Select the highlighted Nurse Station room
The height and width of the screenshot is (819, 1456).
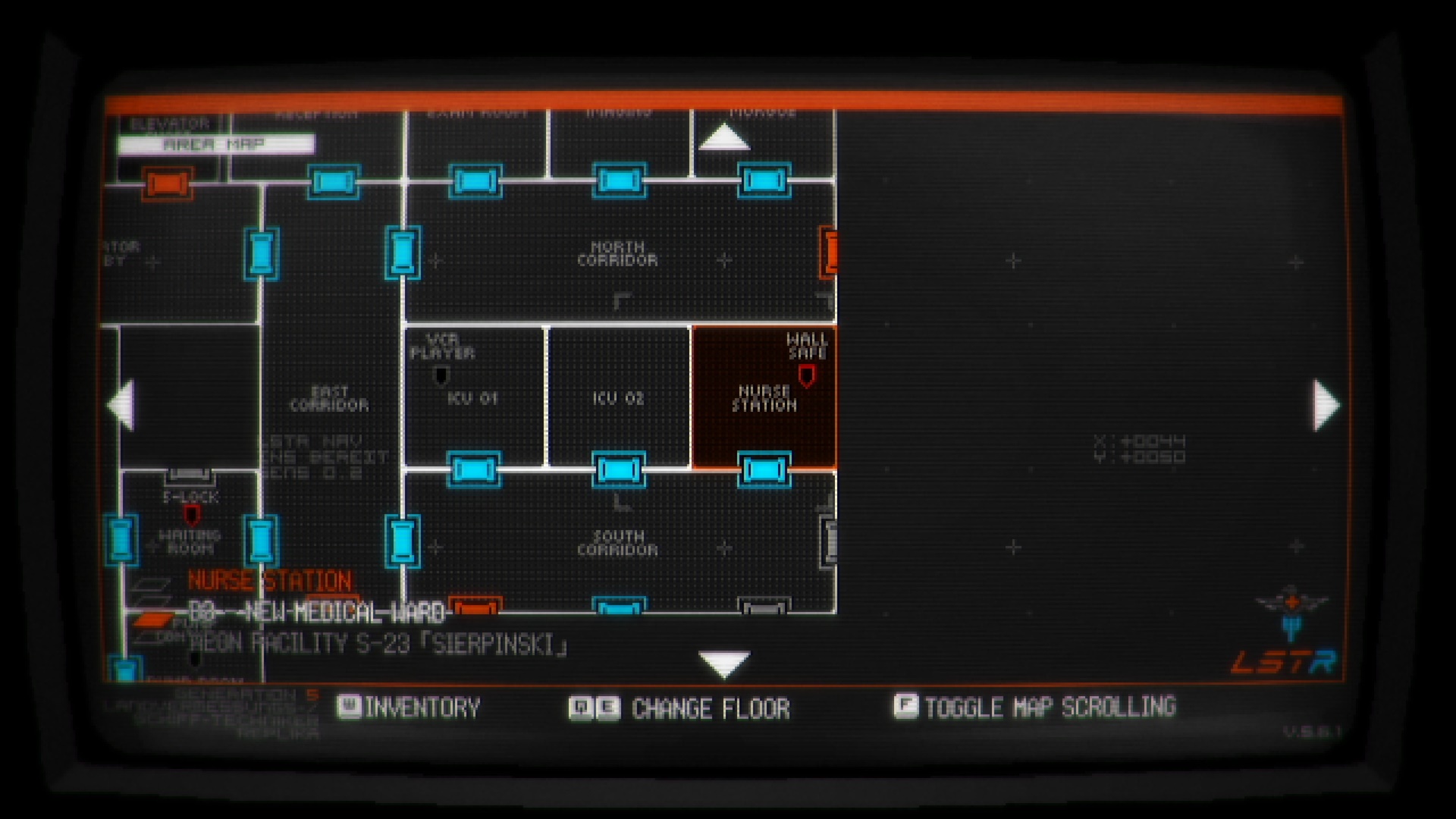[762, 398]
